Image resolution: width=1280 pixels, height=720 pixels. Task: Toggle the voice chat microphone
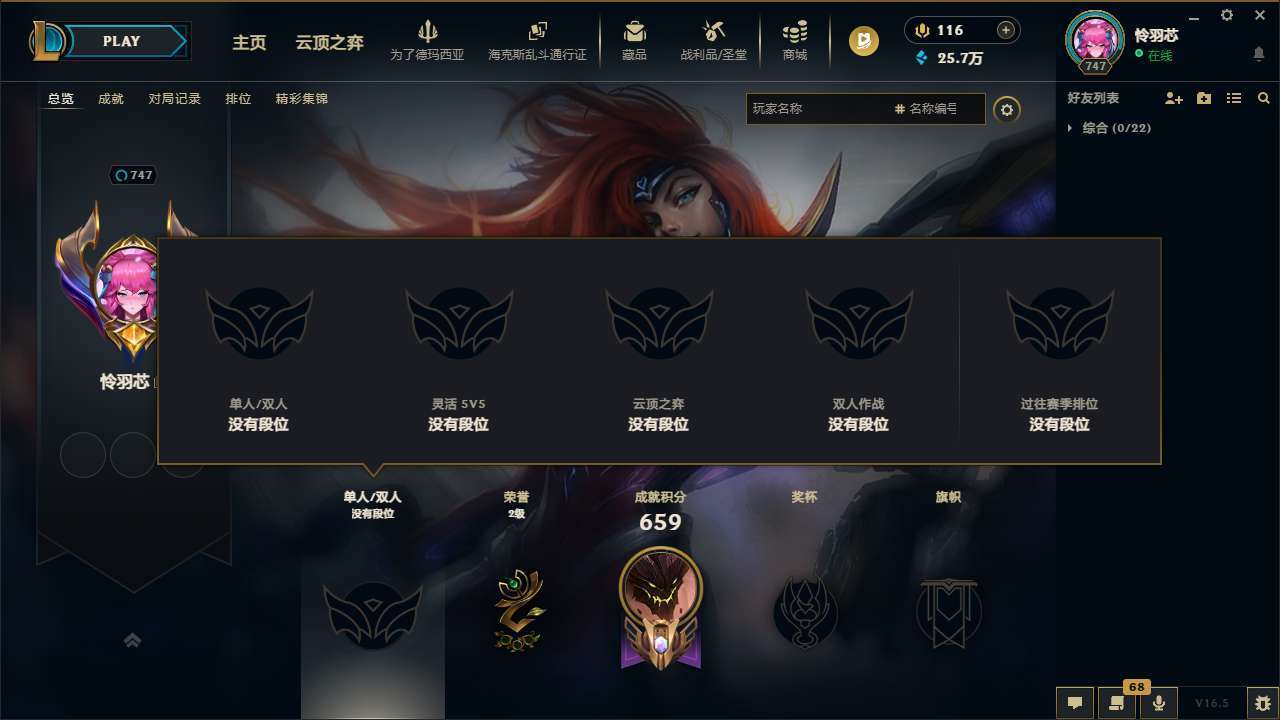1159,703
